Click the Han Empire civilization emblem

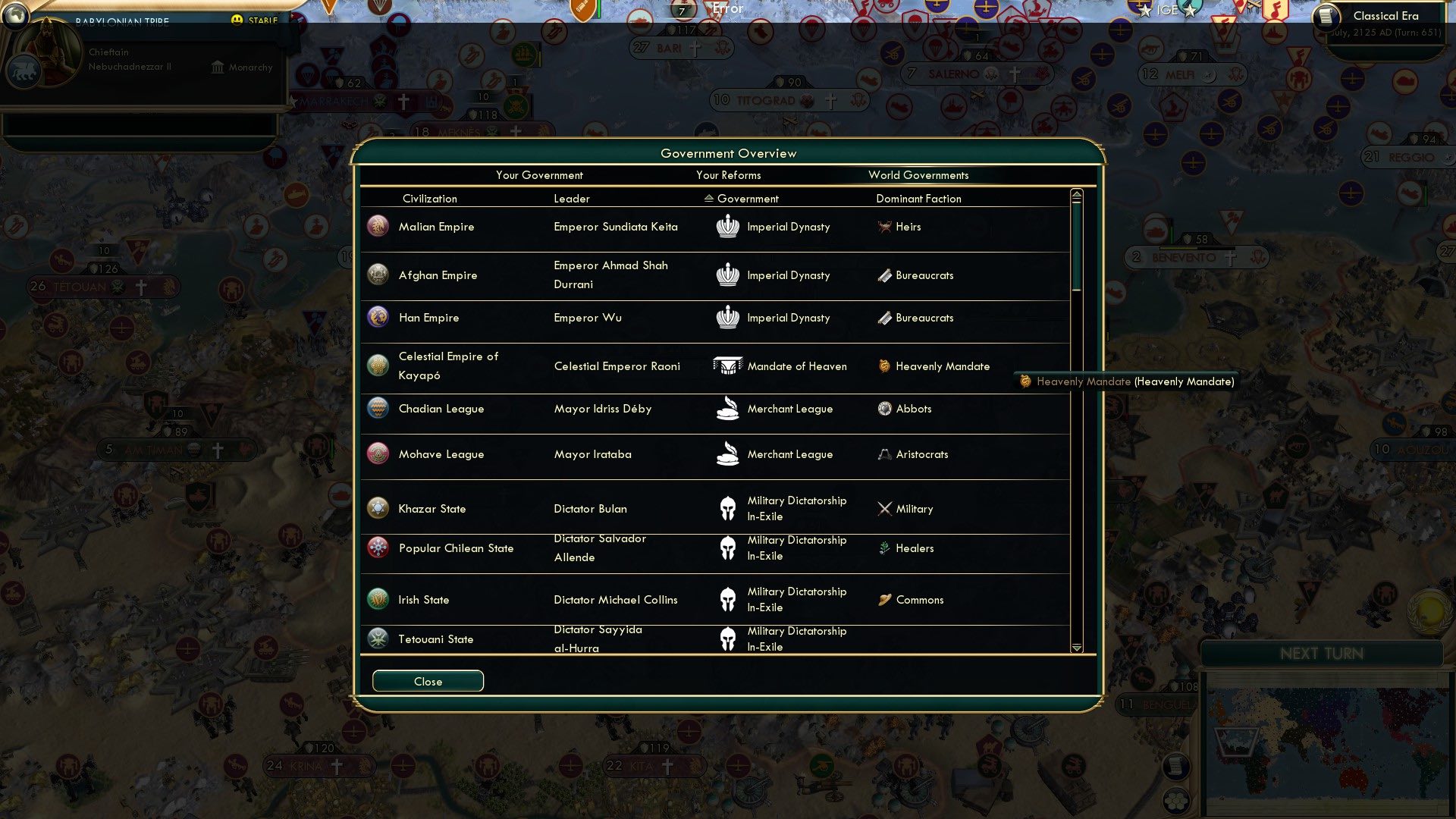click(x=378, y=317)
